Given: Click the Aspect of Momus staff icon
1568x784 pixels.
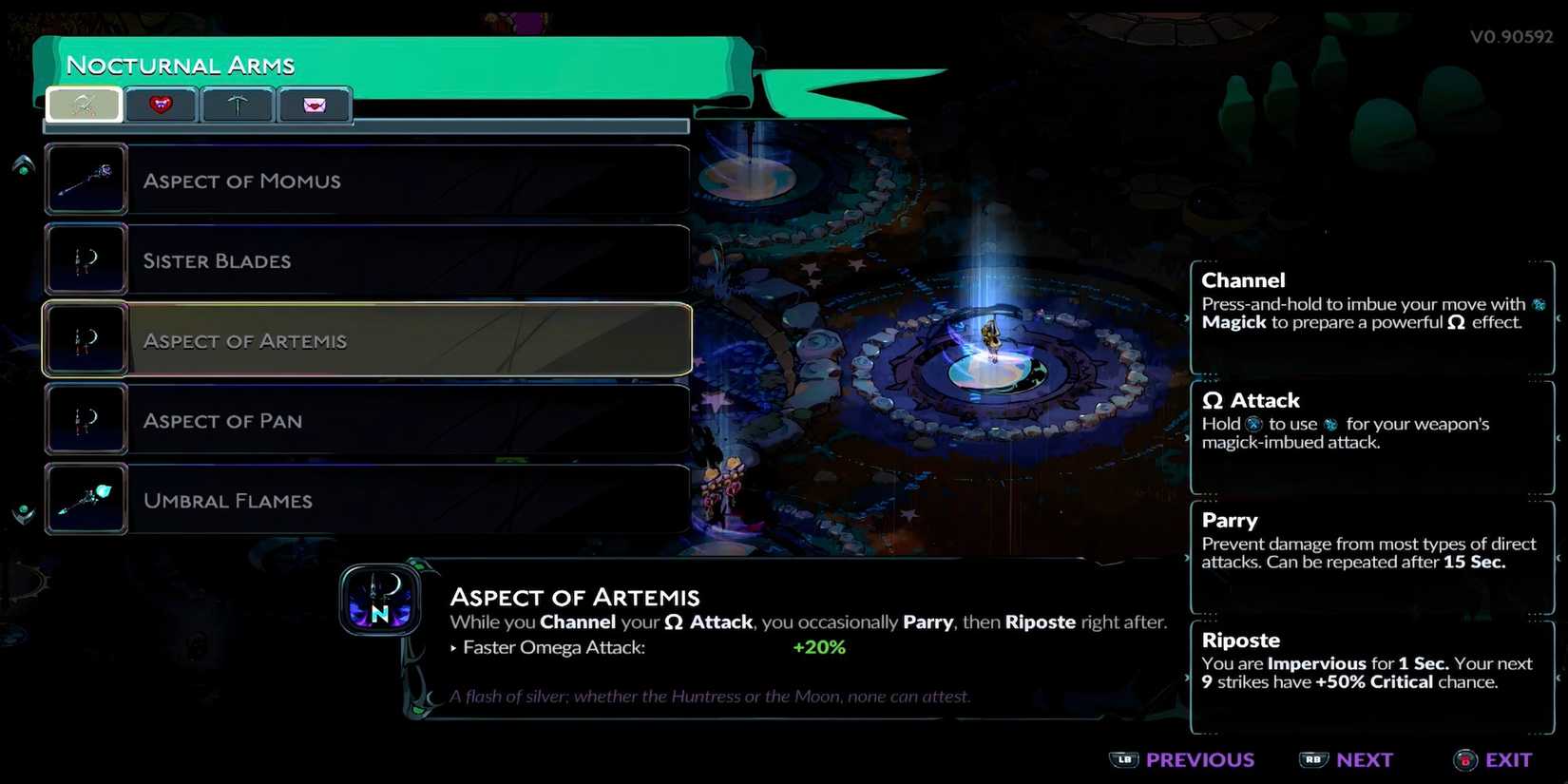Looking at the screenshot, I should click(85, 179).
